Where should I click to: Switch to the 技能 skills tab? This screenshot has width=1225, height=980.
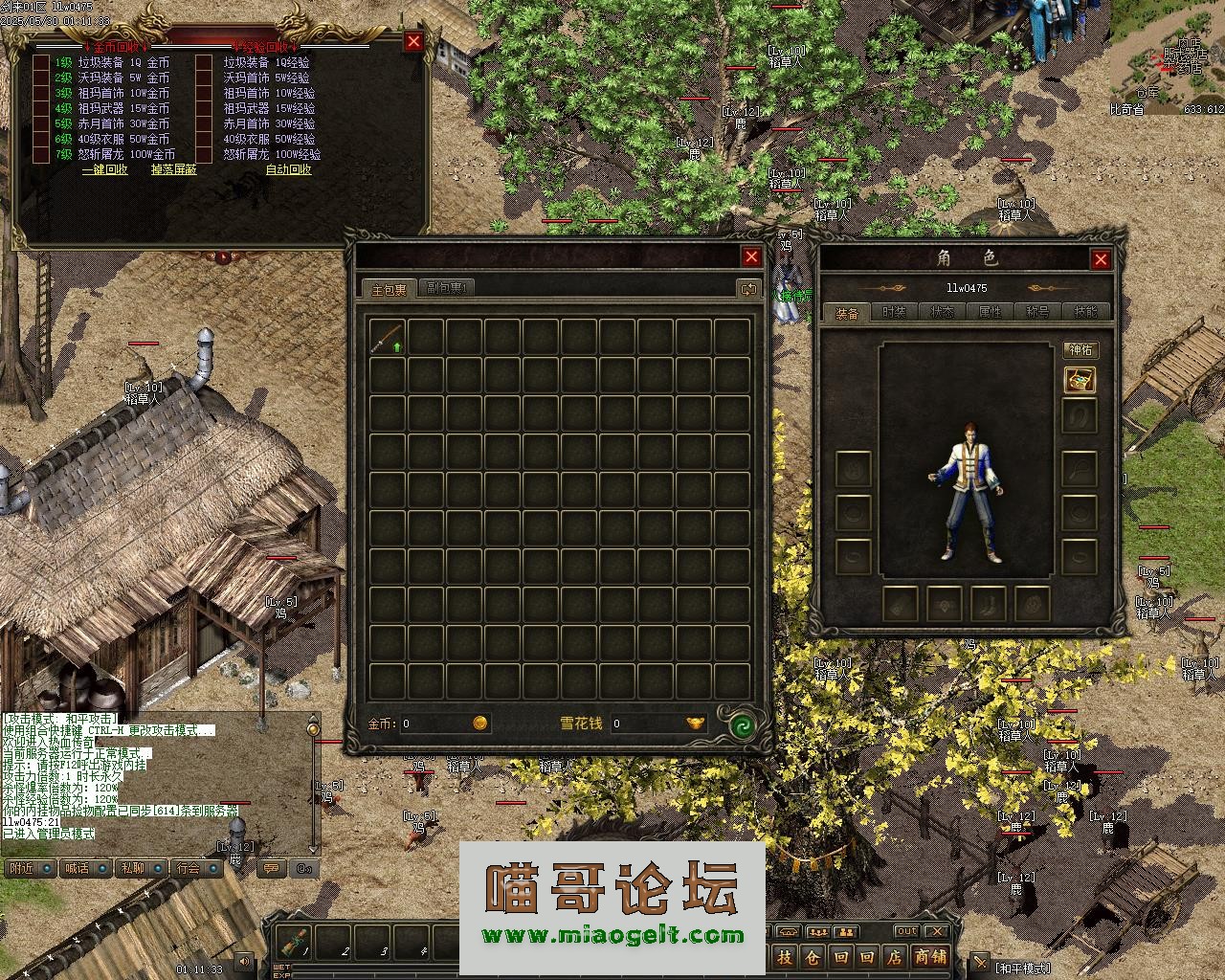(1085, 312)
